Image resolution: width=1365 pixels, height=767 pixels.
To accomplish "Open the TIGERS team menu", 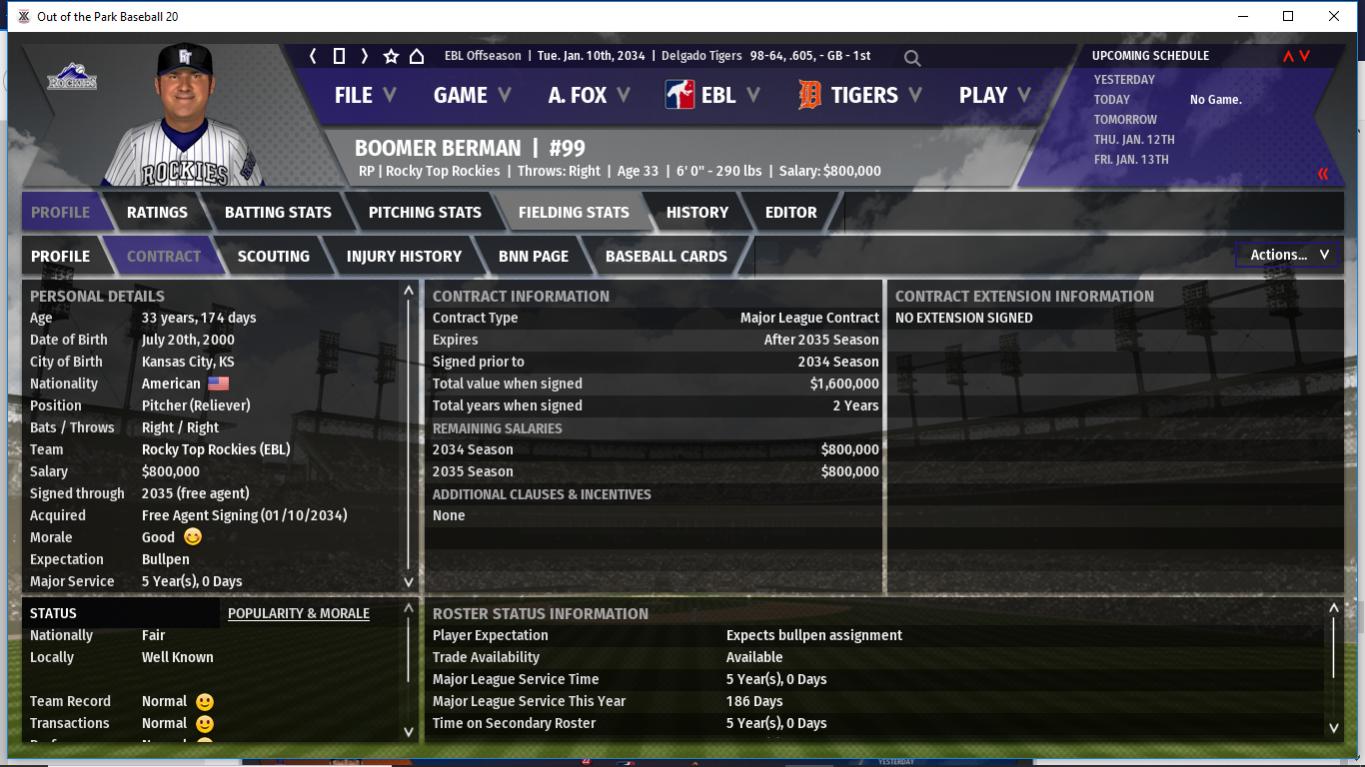I will coord(860,95).
